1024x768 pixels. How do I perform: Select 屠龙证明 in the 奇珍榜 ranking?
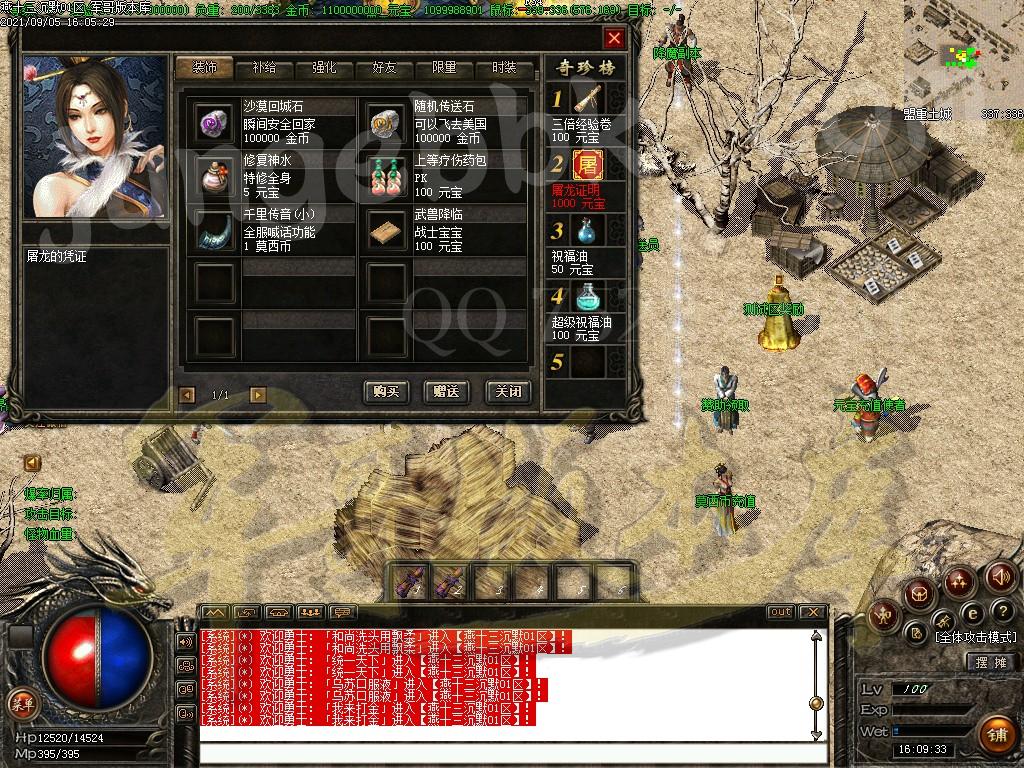coord(589,164)
